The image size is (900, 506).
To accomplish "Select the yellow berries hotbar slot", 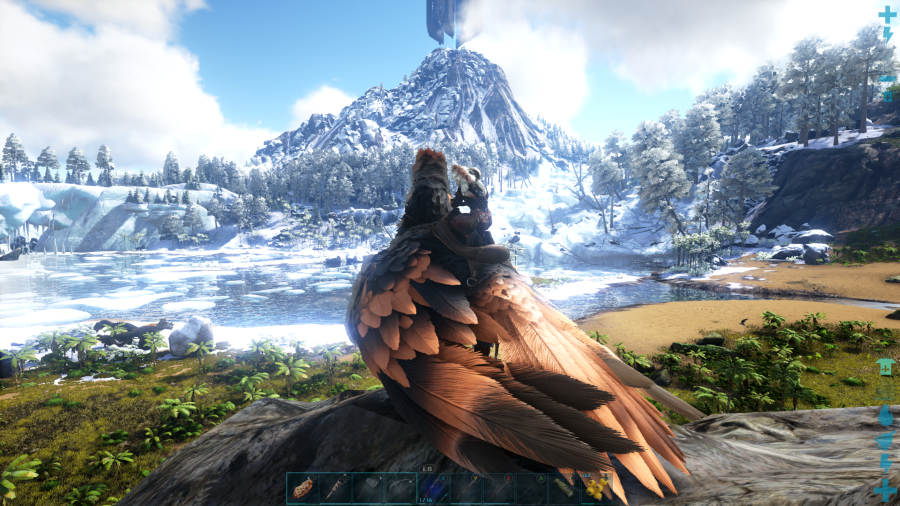I will 598,488.
